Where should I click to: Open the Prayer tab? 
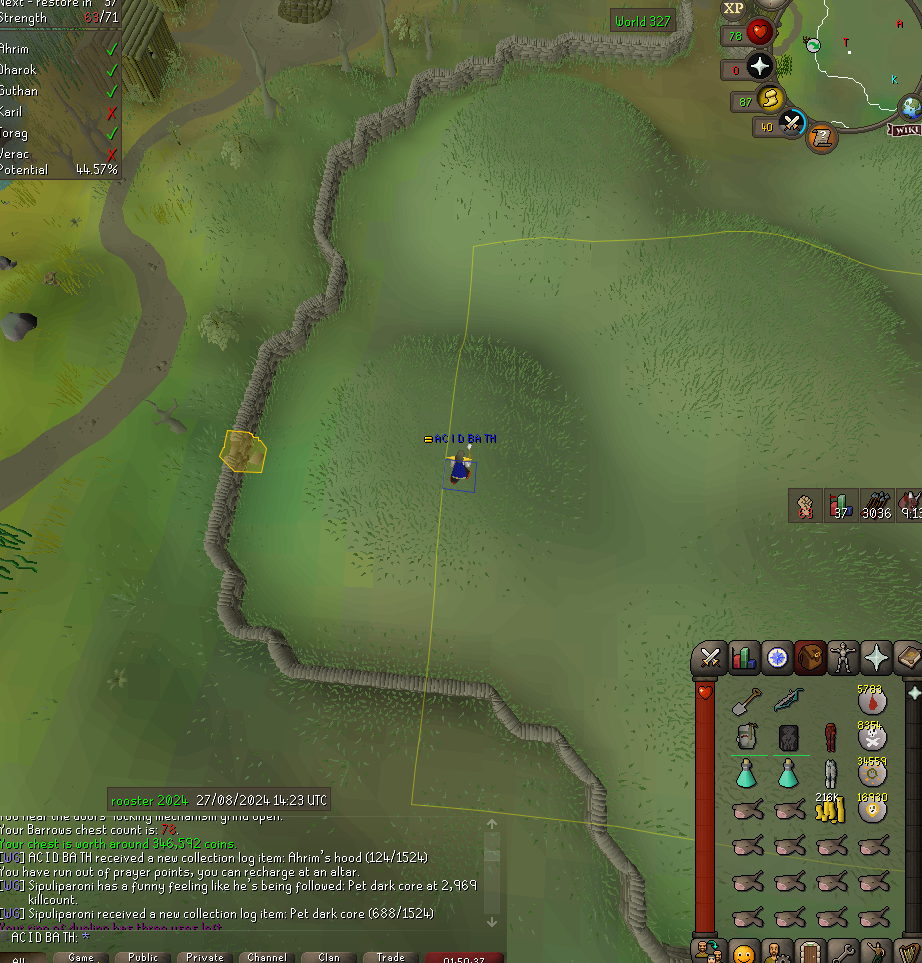pyautogui.click(x=877, y=658)
